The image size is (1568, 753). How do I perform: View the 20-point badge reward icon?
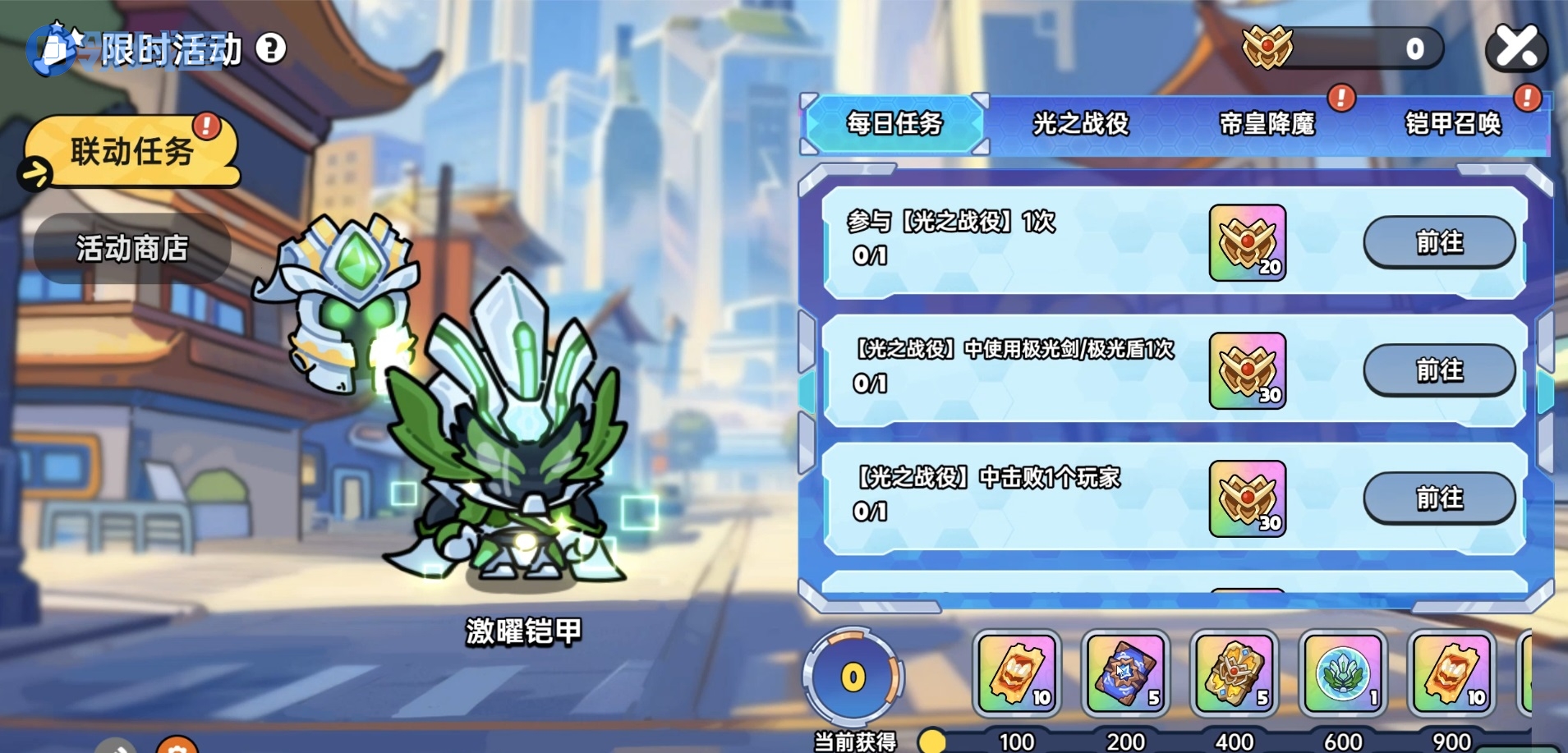coord(1247,243)
